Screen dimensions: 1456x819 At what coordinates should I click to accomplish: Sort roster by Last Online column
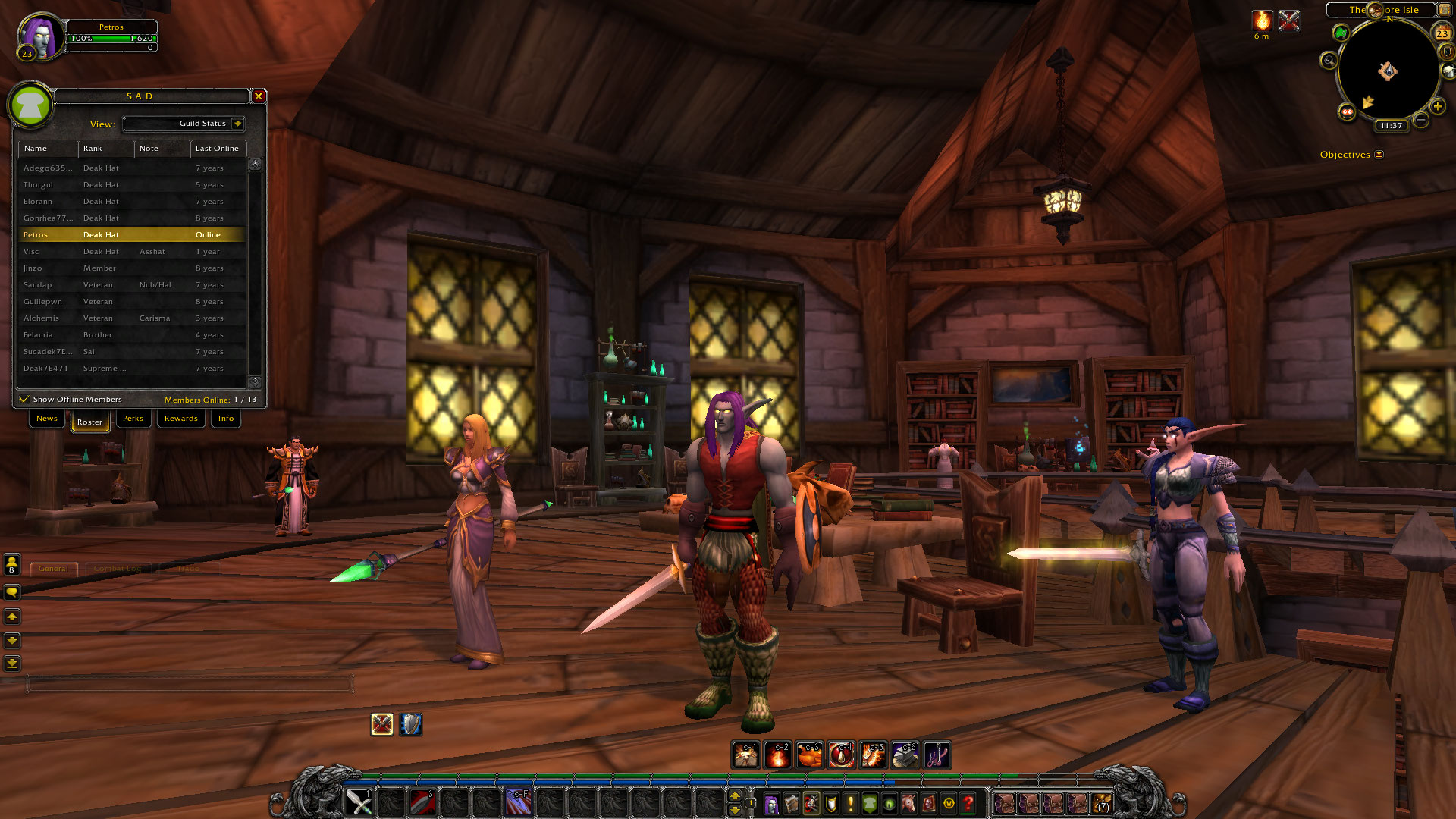(x=218, y=149)
